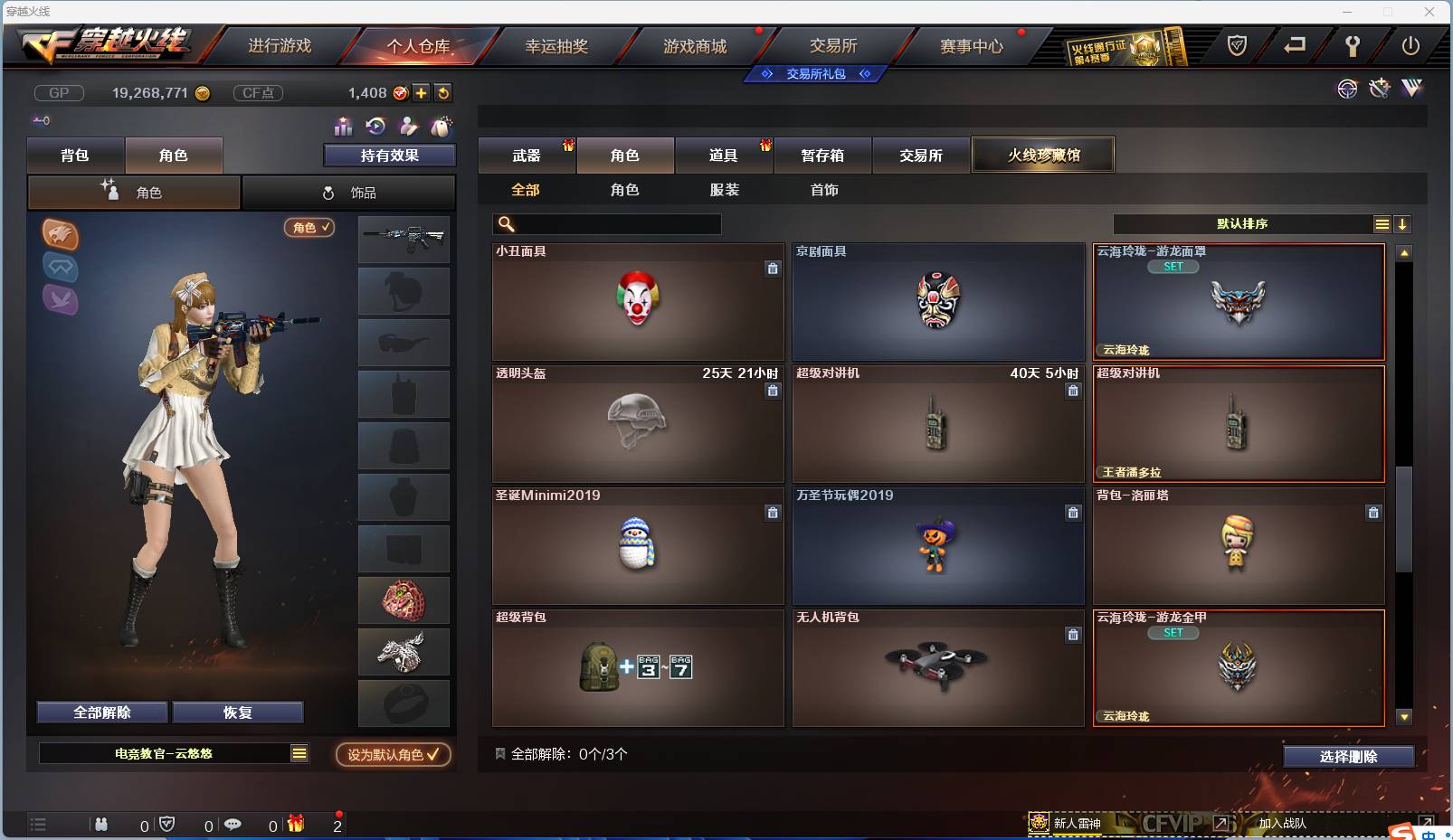This screenshot has height=840, width=1453.
Task: Open the CF point recharge plus icon
Action: click(x=422, y=92)
